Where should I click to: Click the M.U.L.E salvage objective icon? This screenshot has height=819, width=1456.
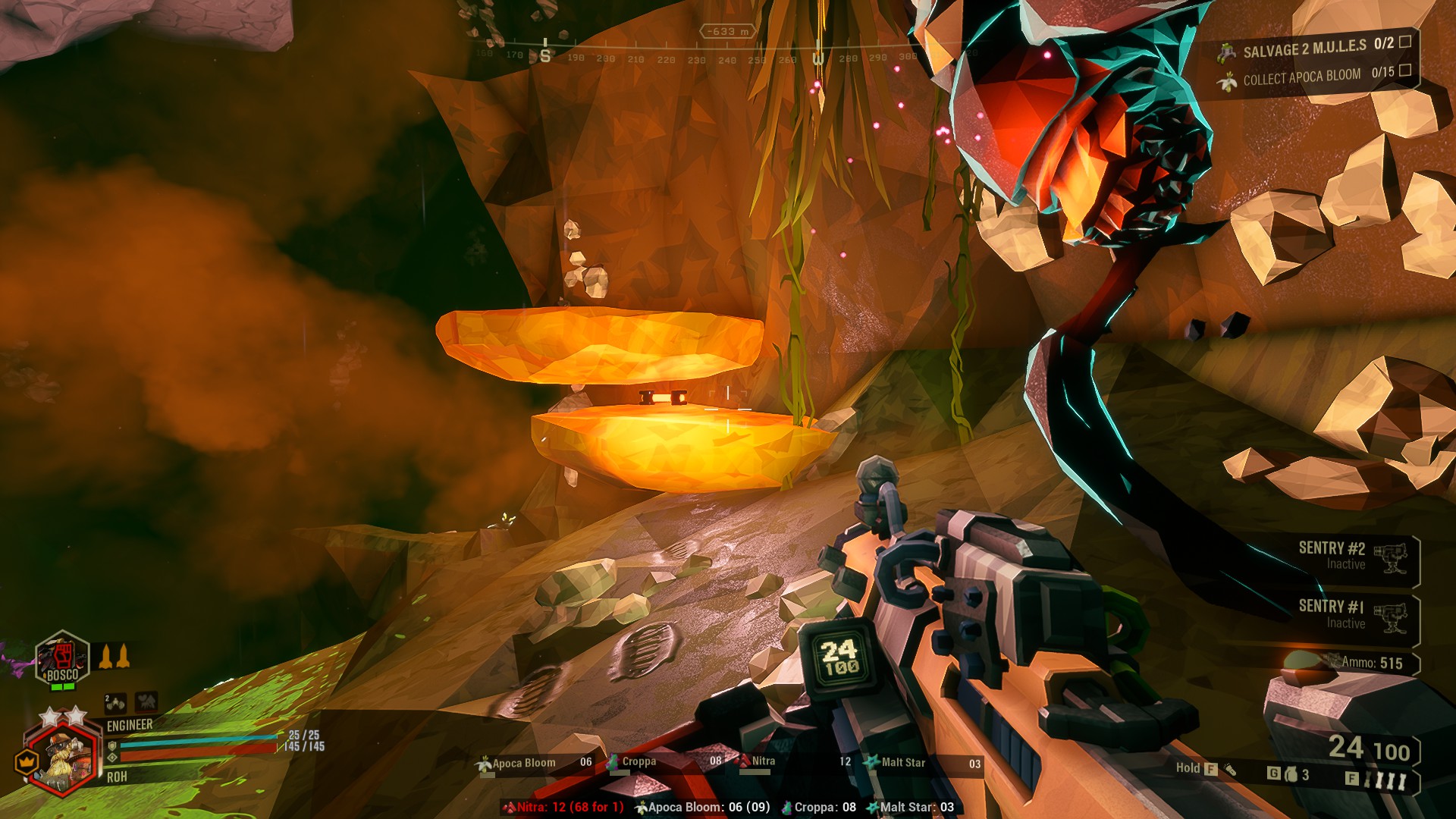tap(1226, 52)
